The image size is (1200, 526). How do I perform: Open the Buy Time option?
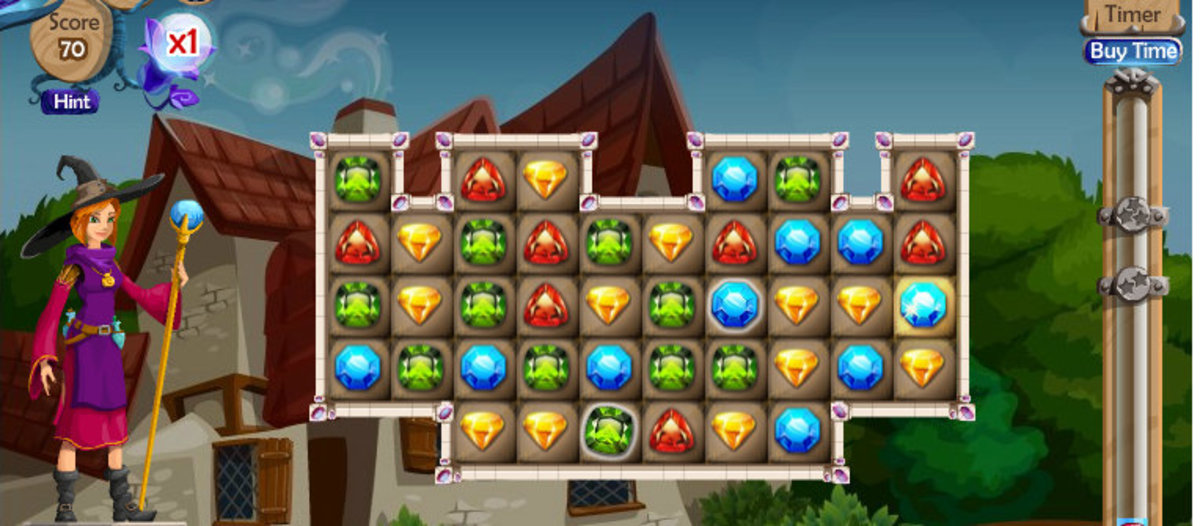point(1132,51)
